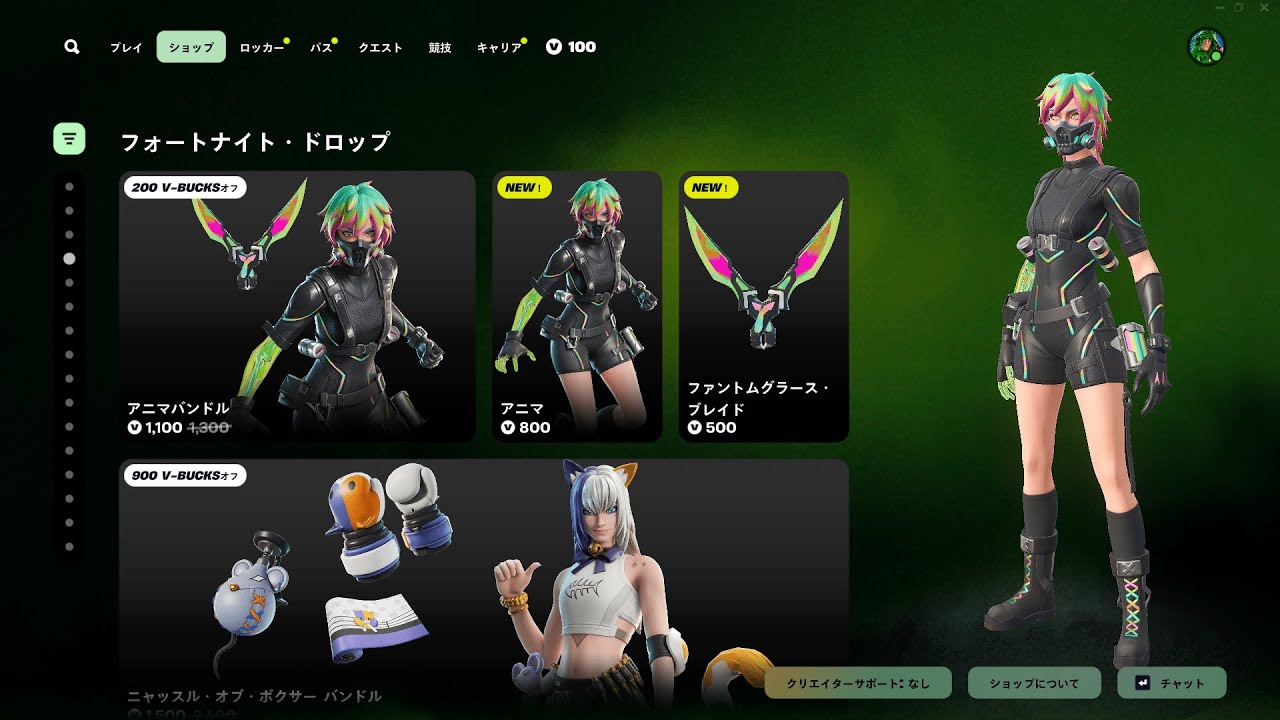Choose the アニマ outfit tile for 800
Viewport: 1280px width, 720px height.
(x=577, y=306)
